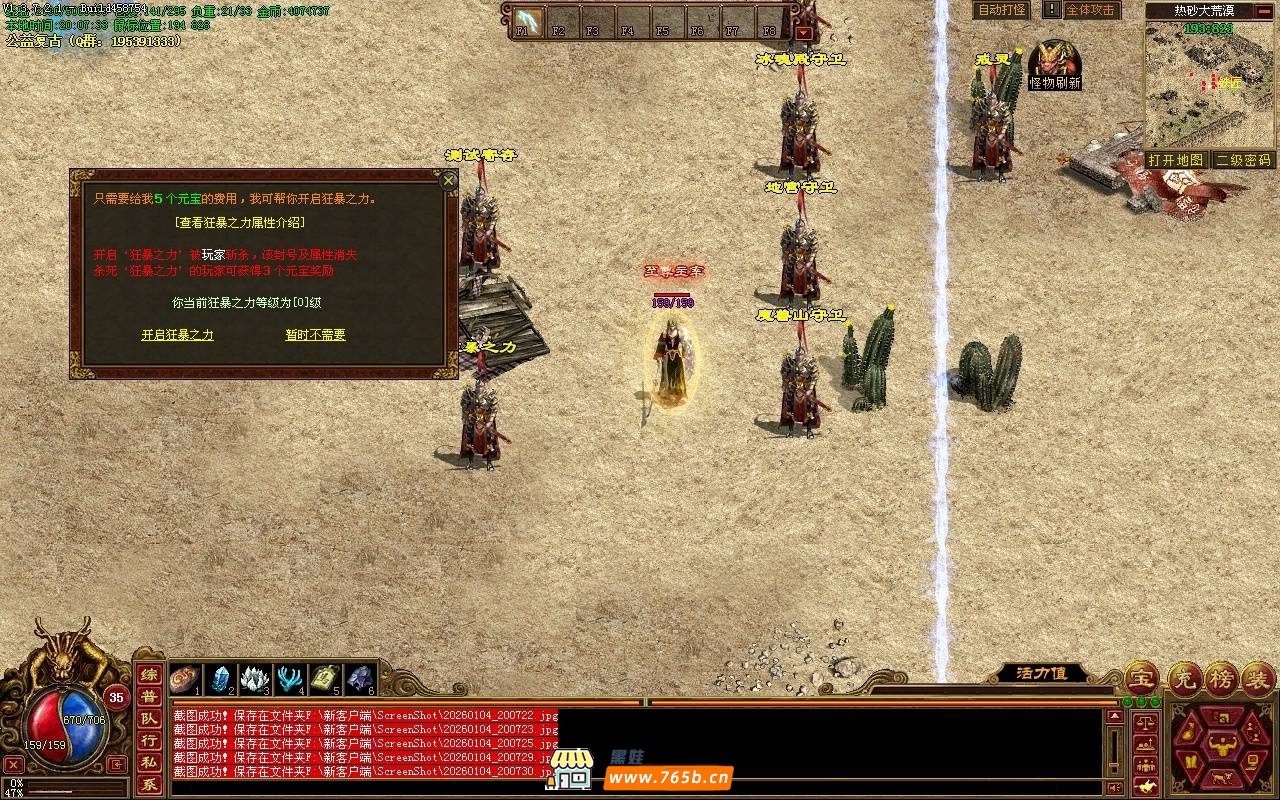Switch chat to the 队 team channel
The width and height of the screenshot is (1280, 800).
point(148,719)
